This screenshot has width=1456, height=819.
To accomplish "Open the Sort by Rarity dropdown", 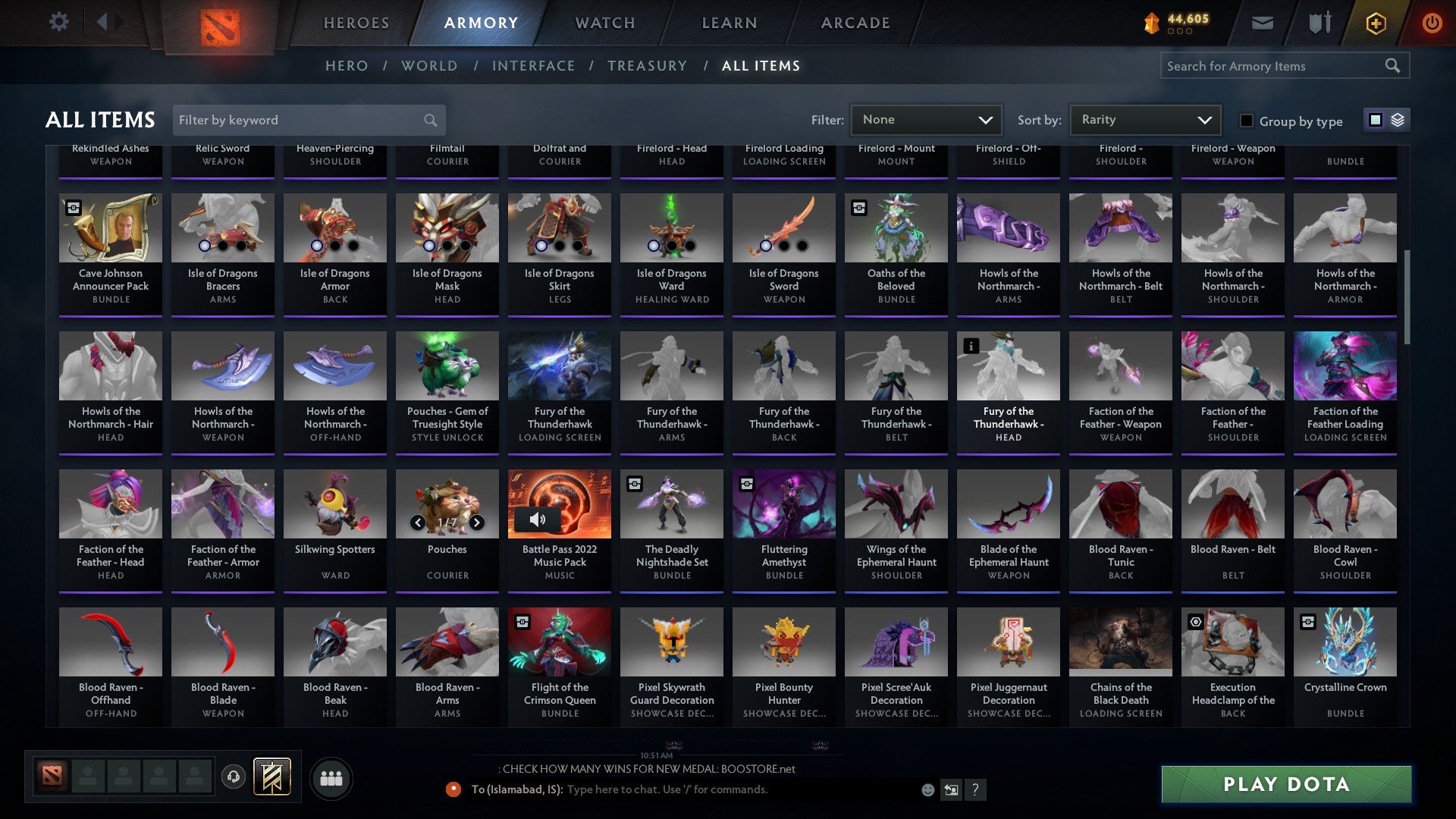I will [1144, 119].
